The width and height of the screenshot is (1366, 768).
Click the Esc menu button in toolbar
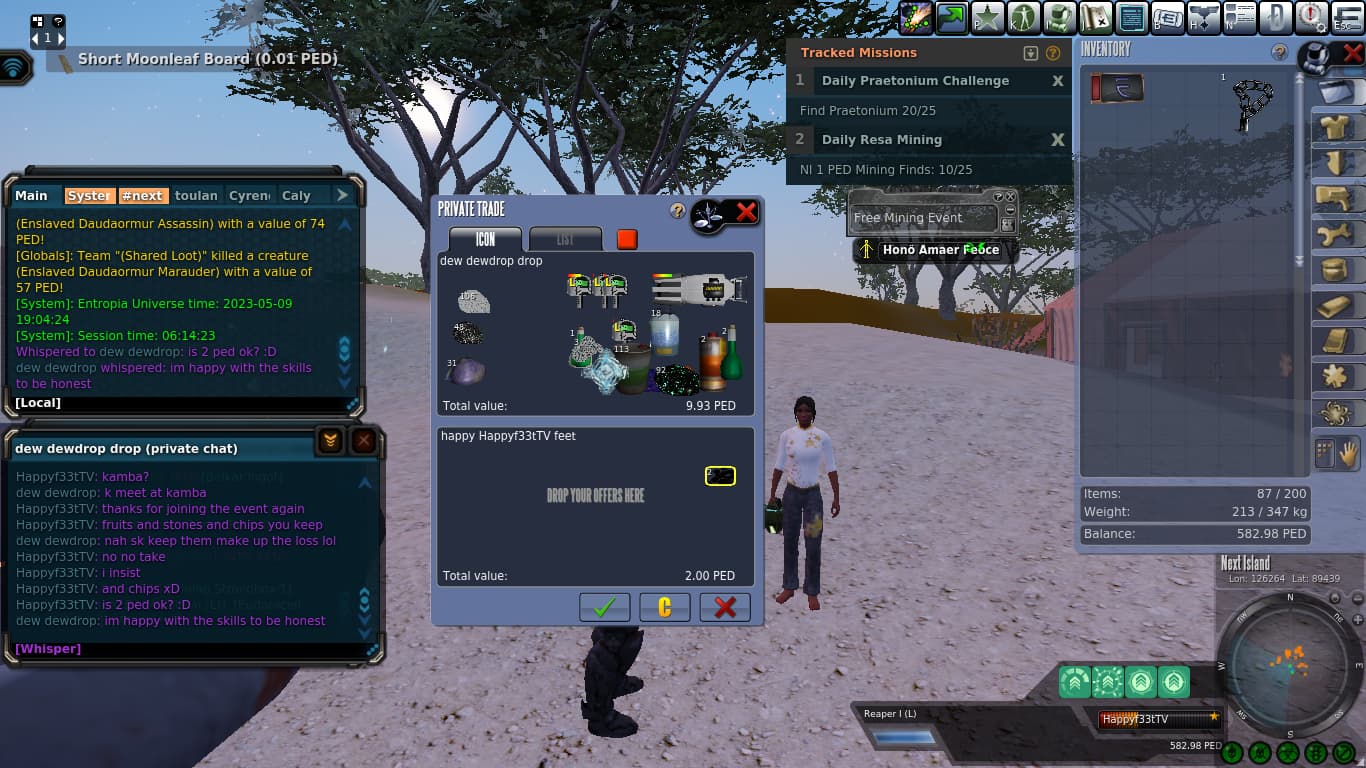point(1346,17)
